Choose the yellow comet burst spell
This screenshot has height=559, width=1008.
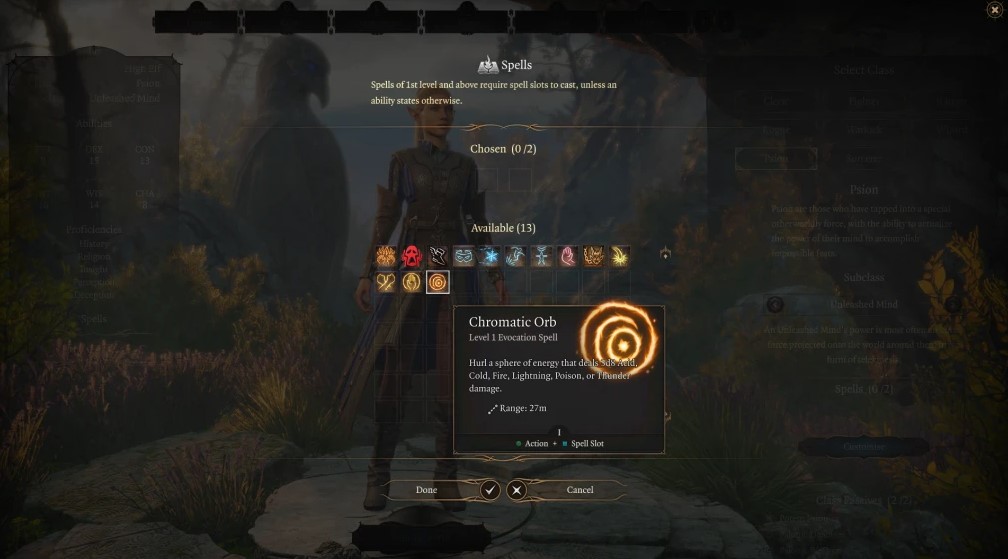pyautogui.click(x=620, y=257)
